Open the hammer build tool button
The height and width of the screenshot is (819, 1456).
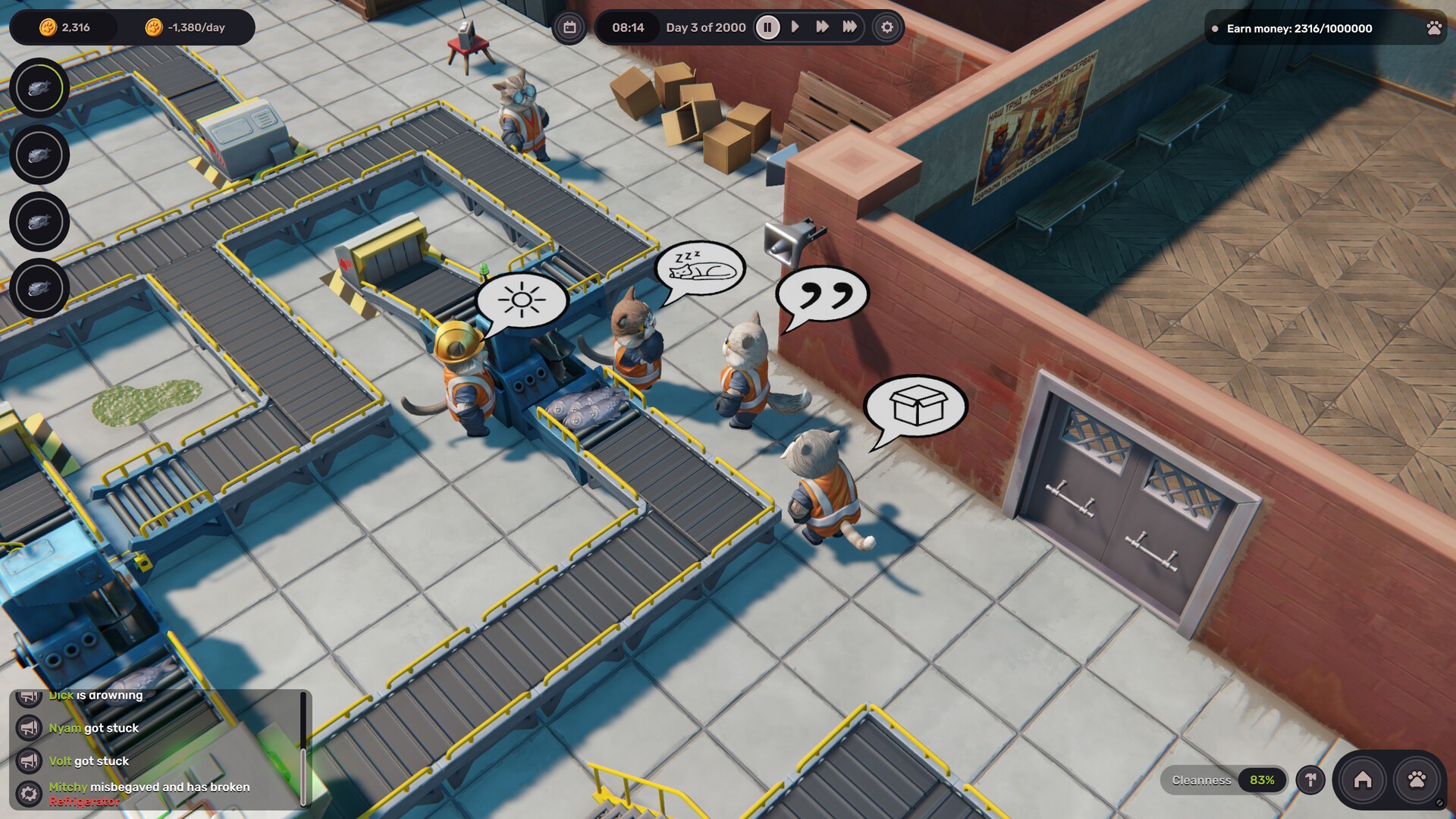tap(1310, 780)
